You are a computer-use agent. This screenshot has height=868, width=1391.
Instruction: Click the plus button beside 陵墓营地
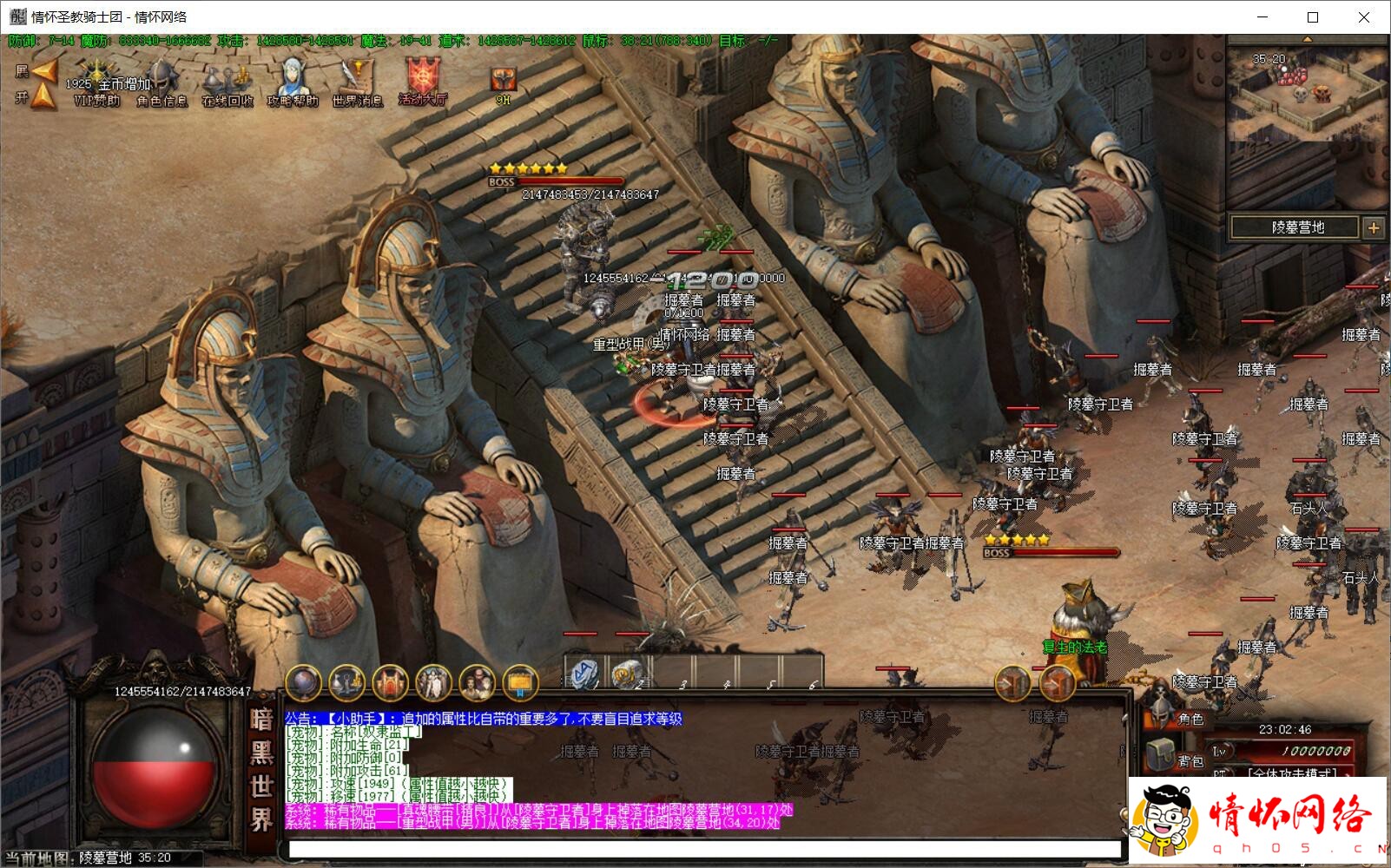[1374, 227]
